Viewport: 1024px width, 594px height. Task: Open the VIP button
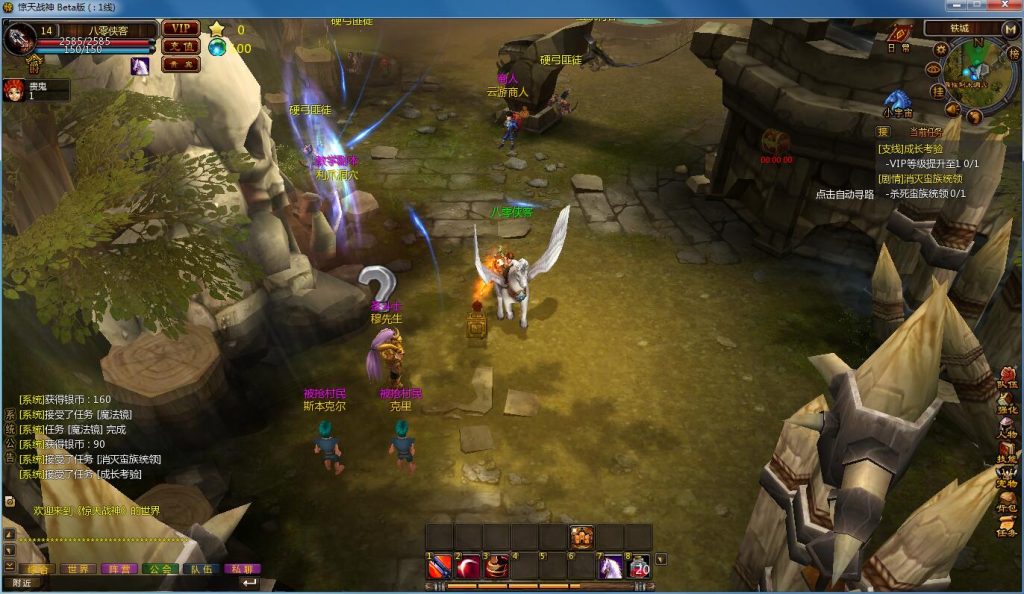[181, 29]
